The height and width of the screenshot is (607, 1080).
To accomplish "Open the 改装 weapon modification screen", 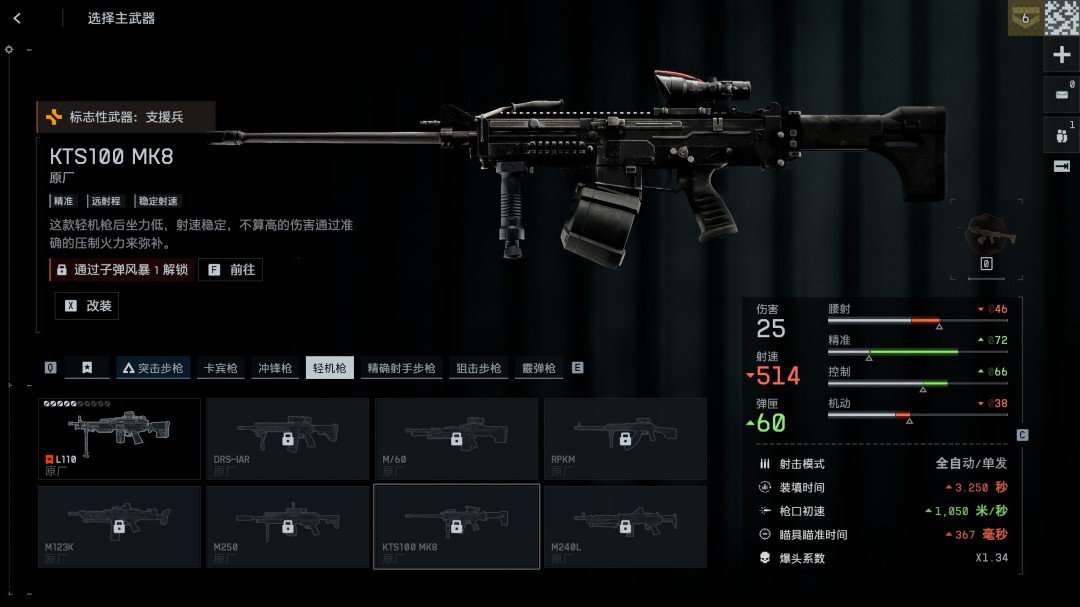I will point(87,306).
